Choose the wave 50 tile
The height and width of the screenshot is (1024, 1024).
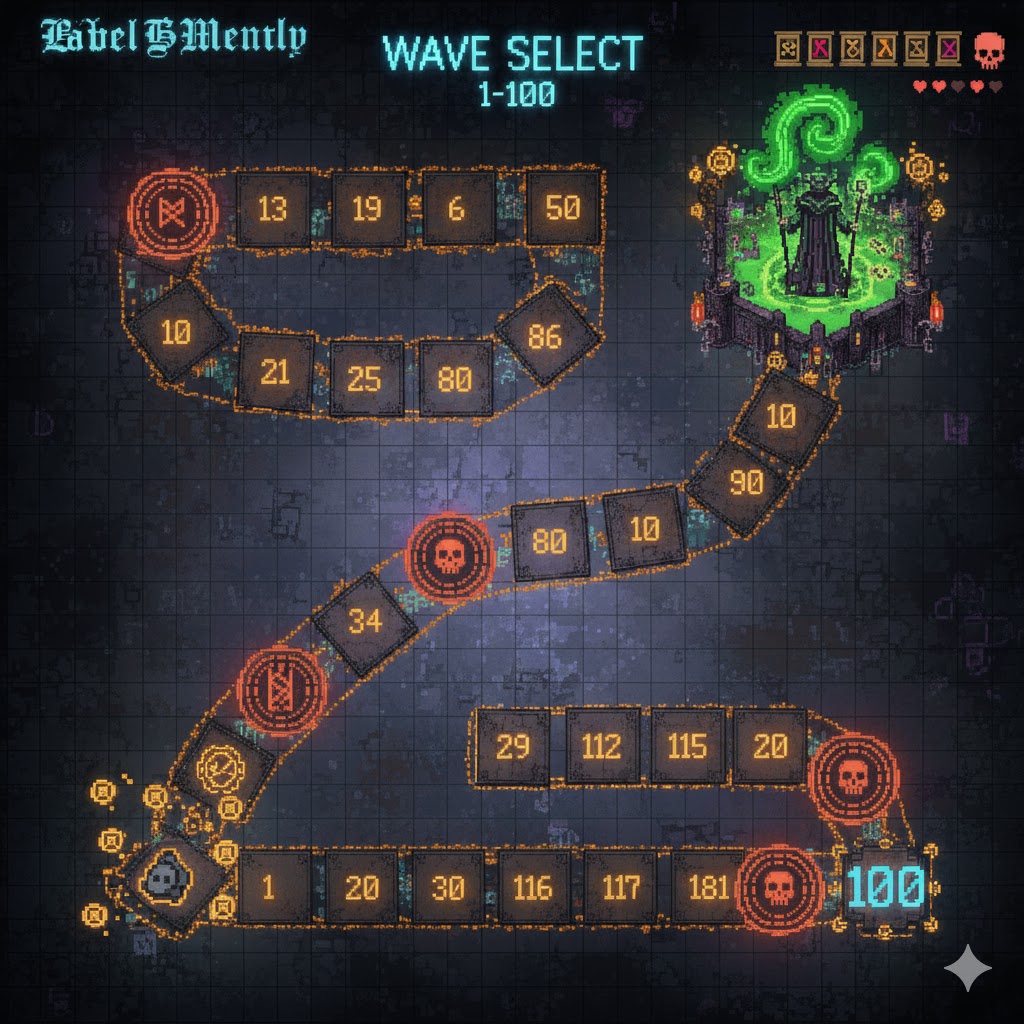pyautogui.click(x=563, y=208)
